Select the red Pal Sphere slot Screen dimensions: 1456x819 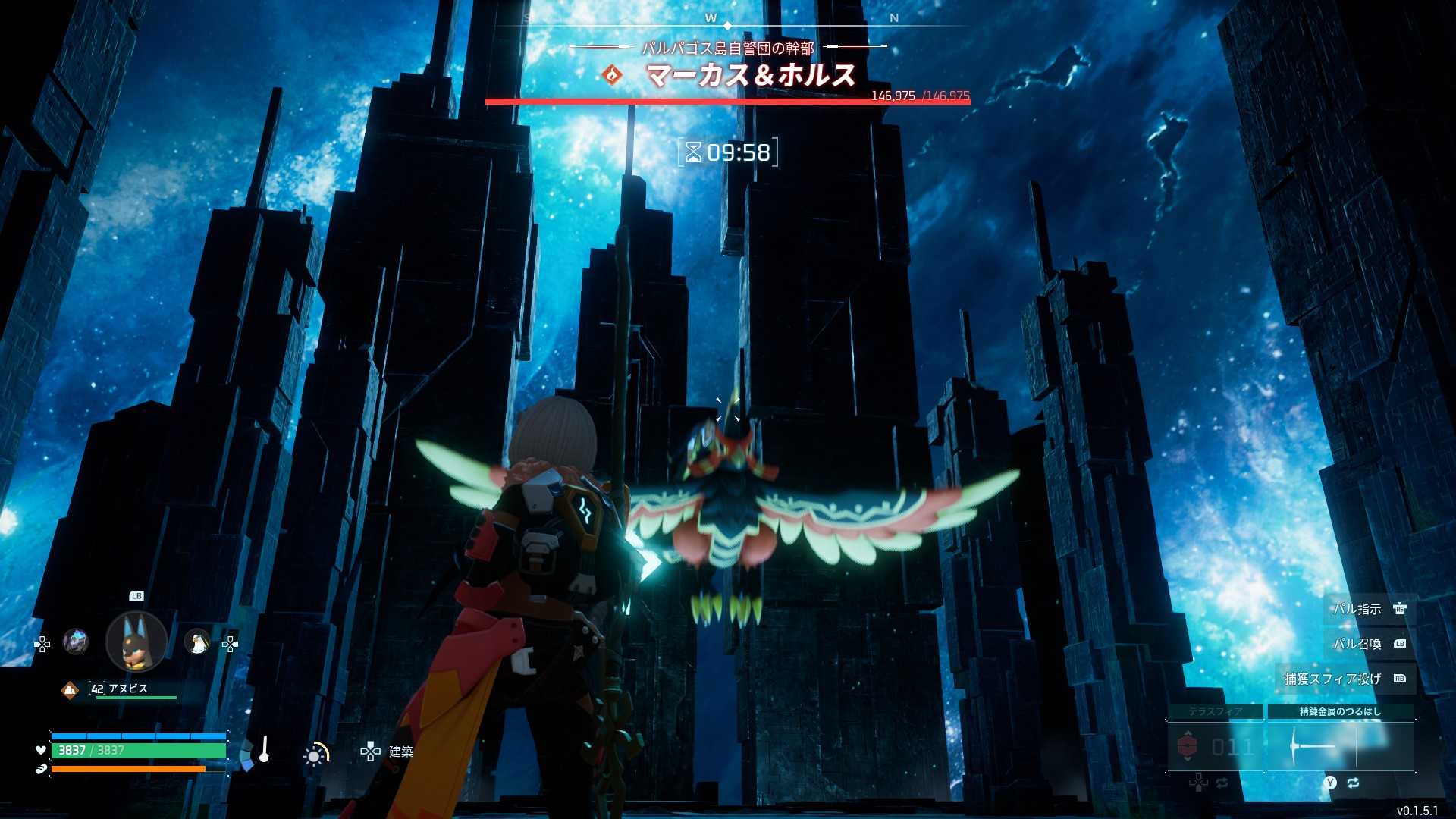point(1215,747)
